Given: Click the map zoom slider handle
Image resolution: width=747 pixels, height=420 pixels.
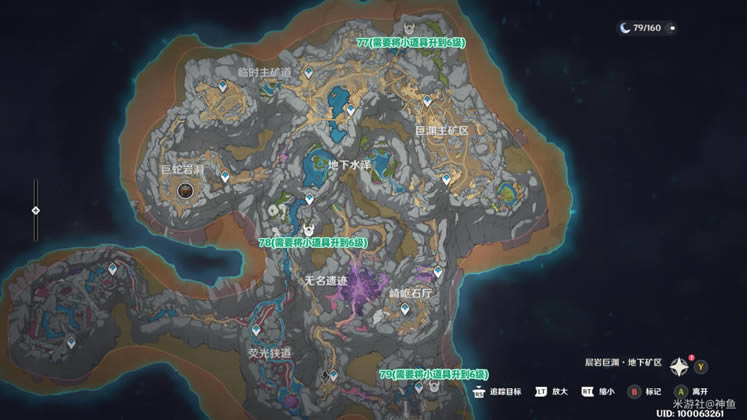Looking at the screenshot, I should tap(37, 210).
